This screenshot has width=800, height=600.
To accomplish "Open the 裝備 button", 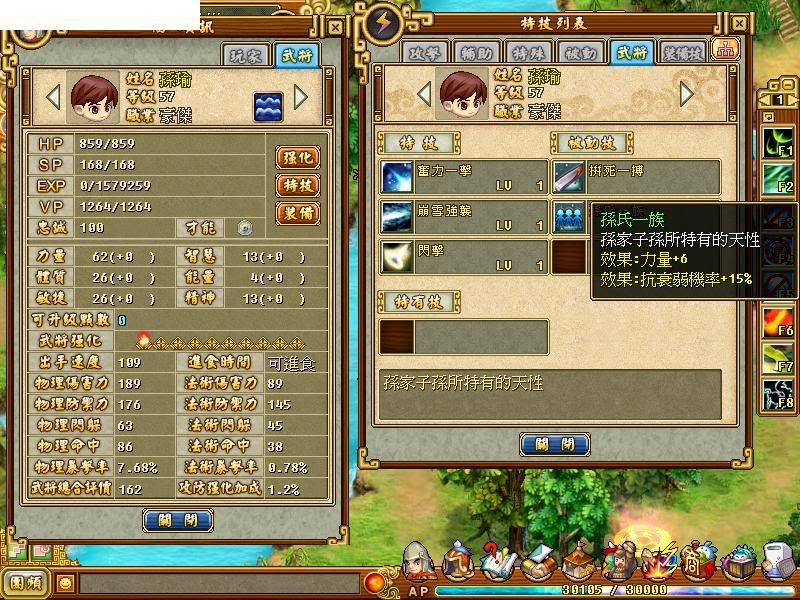I will [297, 213].
